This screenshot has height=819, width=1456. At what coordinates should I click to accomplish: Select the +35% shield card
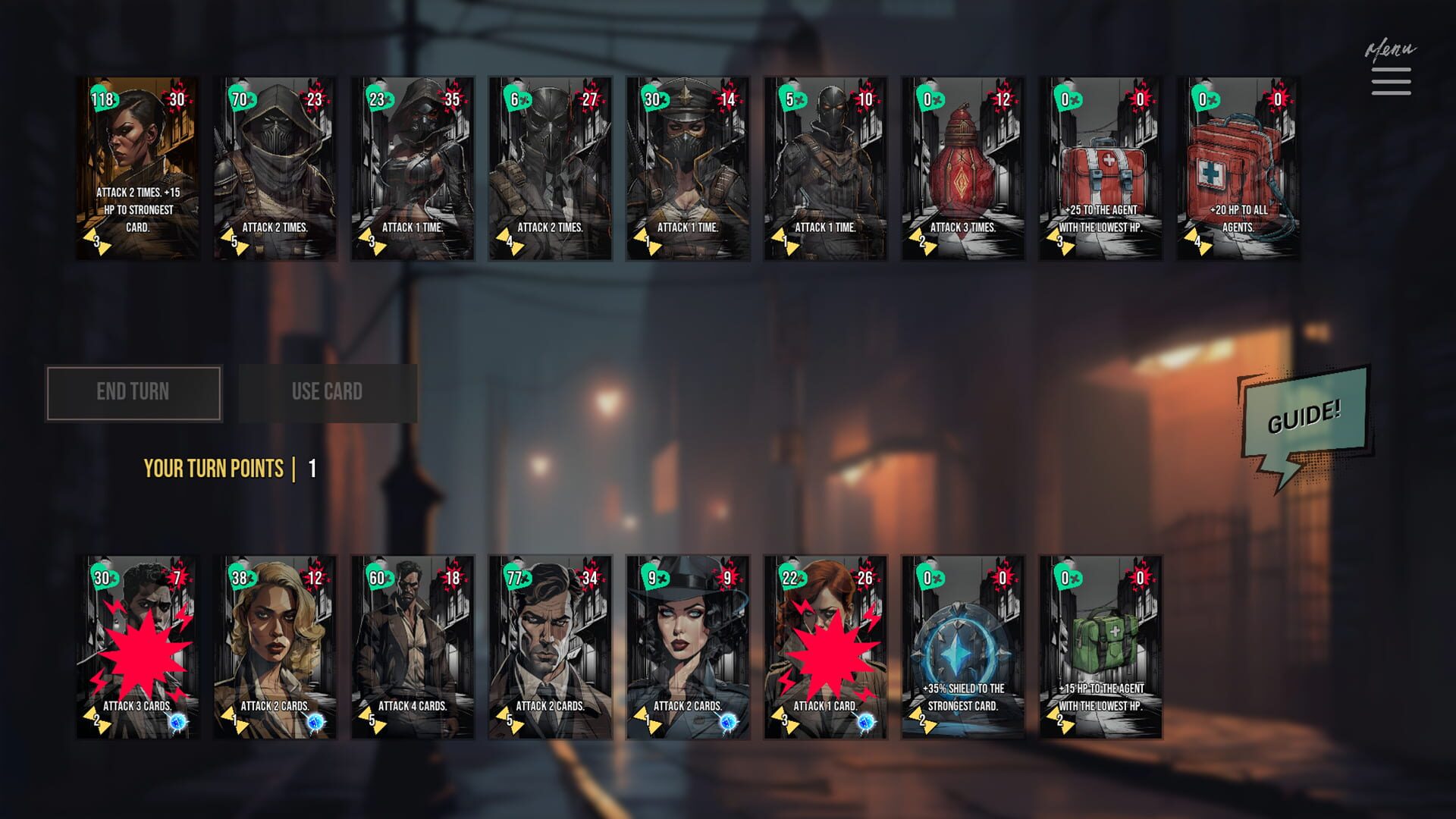click(963, 647)
